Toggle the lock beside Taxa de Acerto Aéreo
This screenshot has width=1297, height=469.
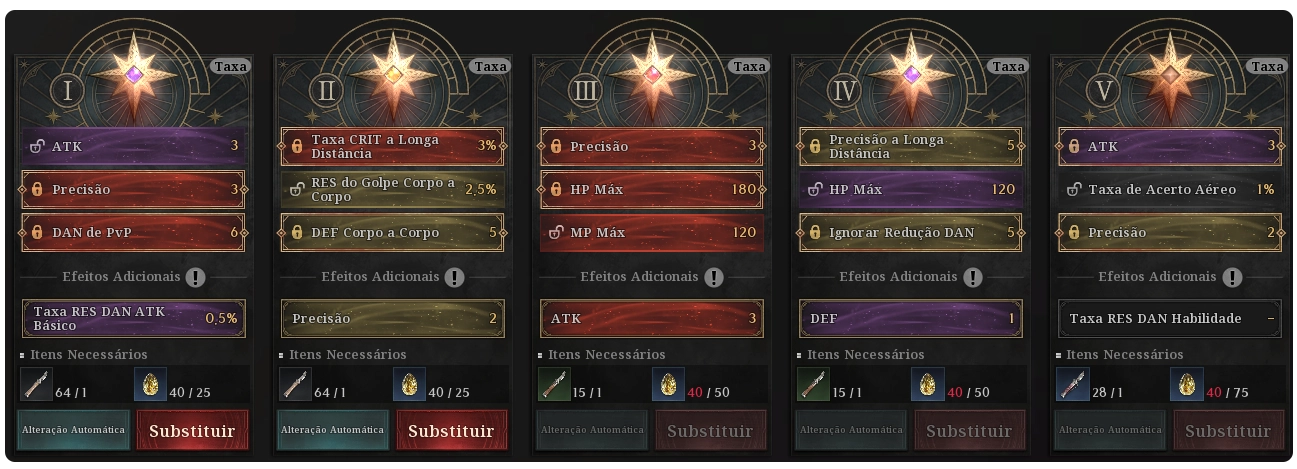click(1074, 189)
